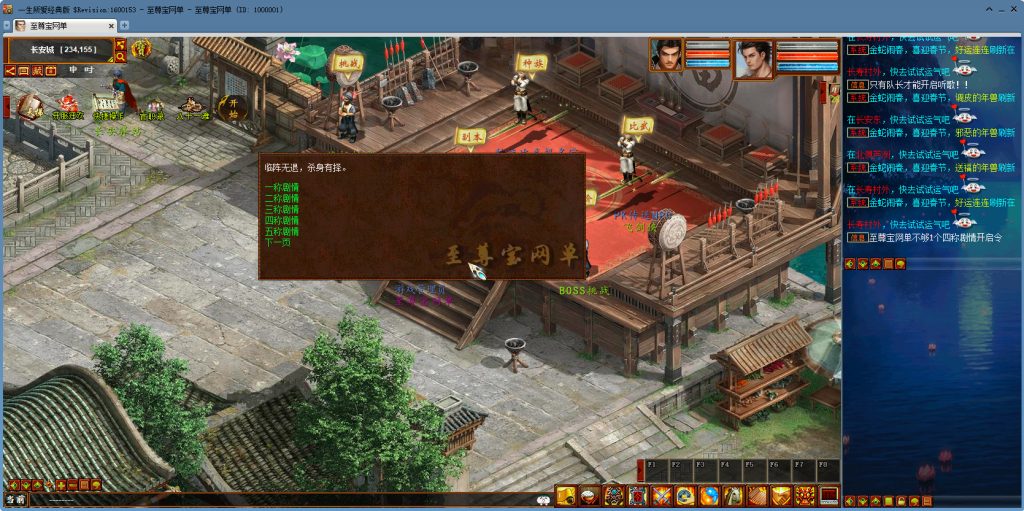
Task: Select the 五称剧情 dialogue option
Action: pyautogui.click(x=282, y=231)
